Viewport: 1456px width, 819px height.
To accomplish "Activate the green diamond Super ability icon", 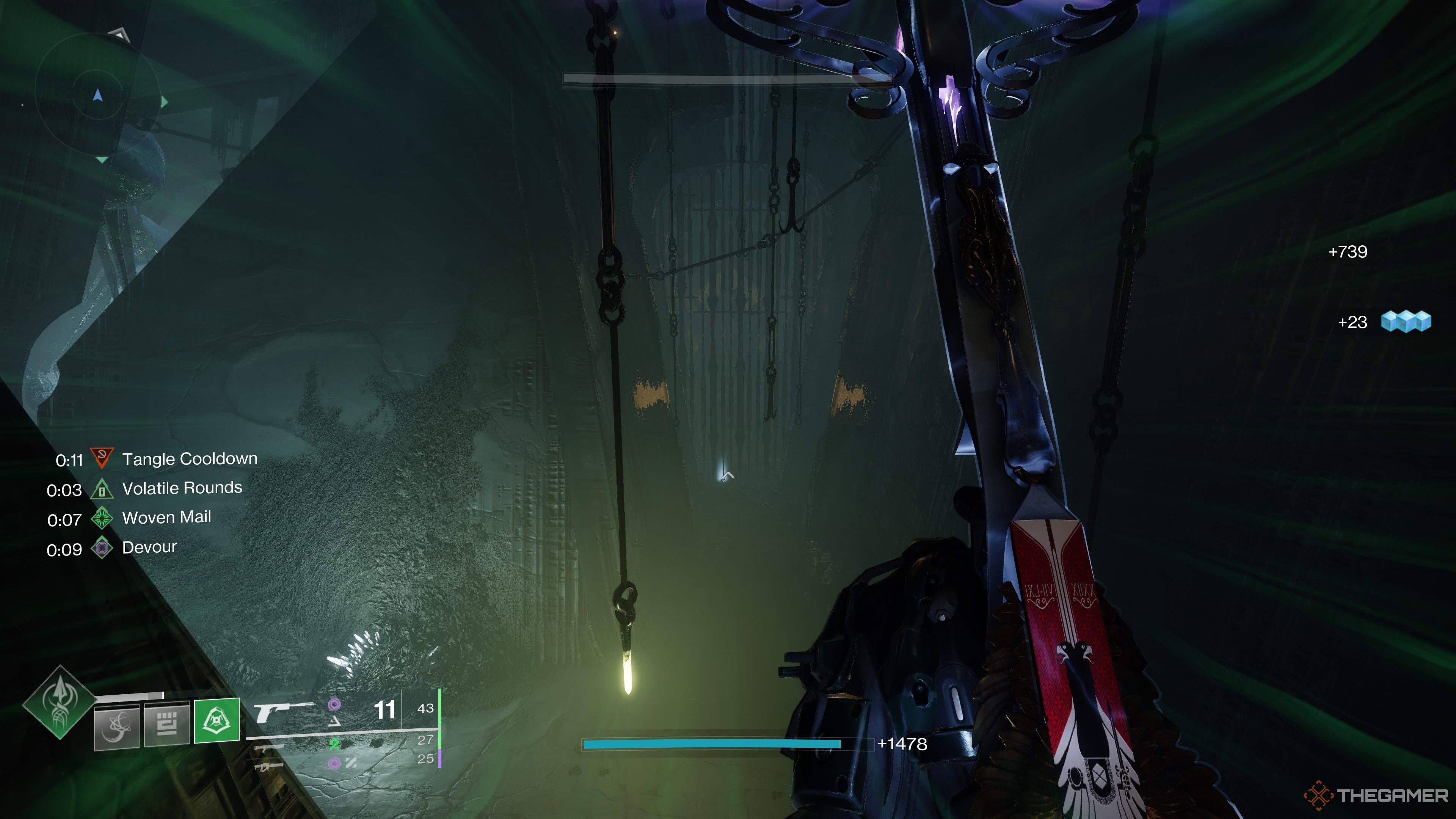I will [x=60, y=702].
